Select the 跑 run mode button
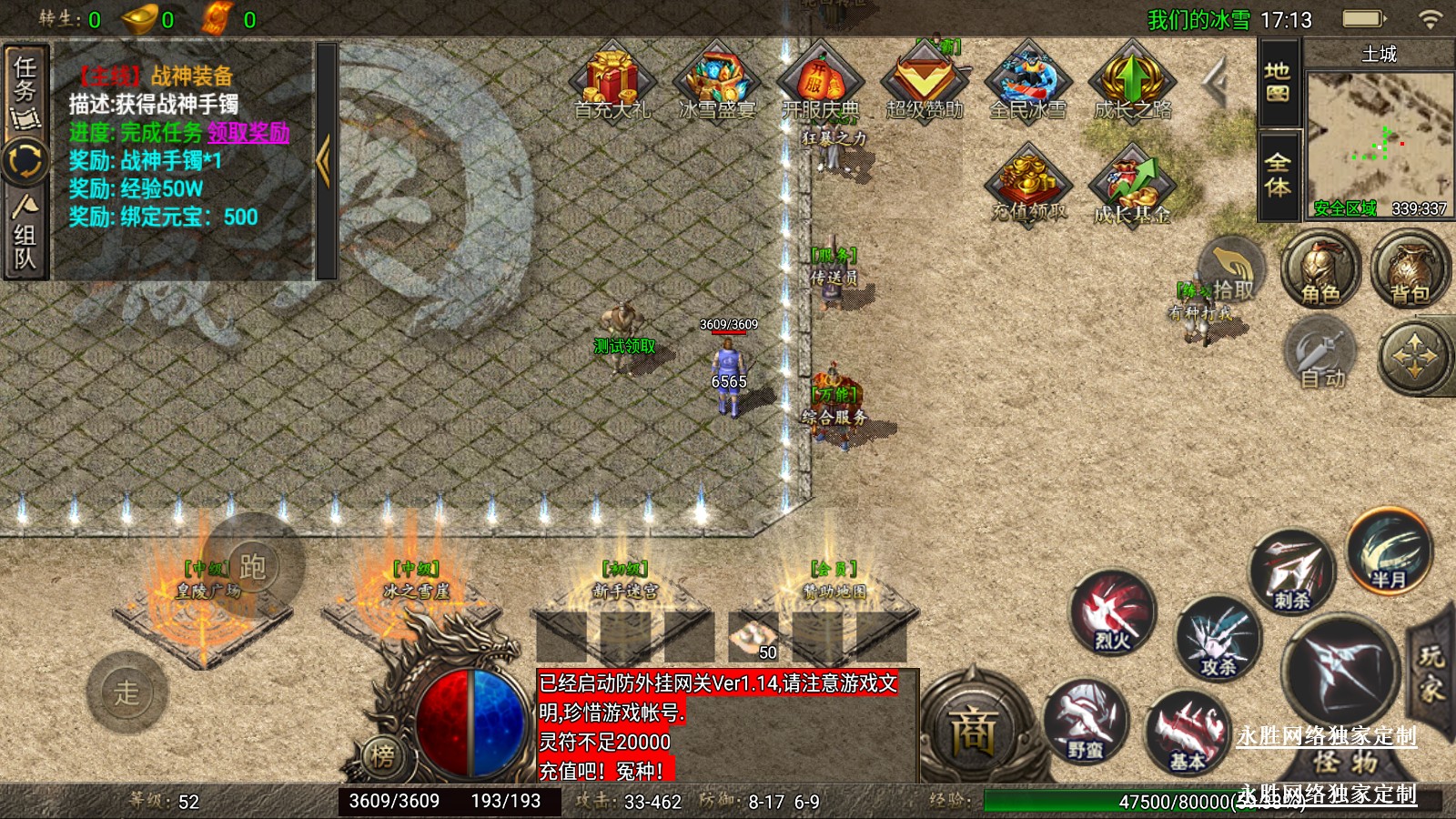 252,567
